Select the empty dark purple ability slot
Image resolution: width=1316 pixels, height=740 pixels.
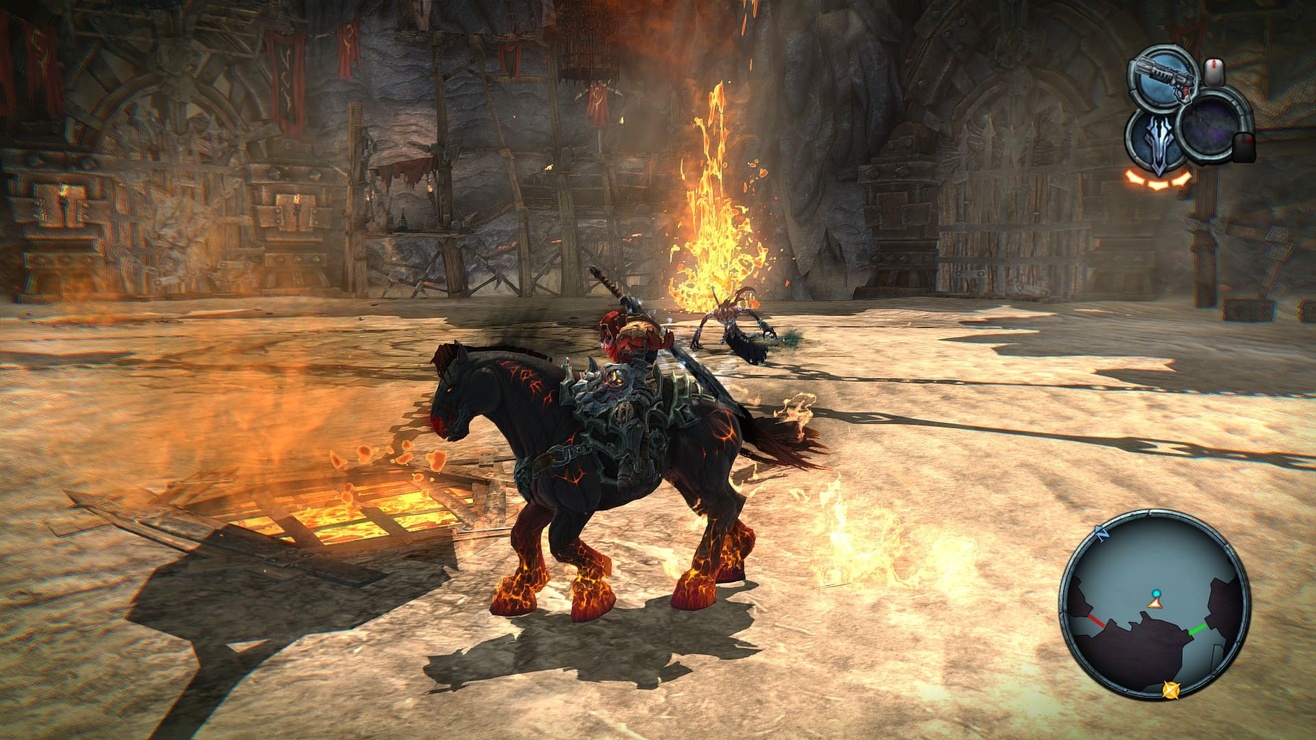1210,123
